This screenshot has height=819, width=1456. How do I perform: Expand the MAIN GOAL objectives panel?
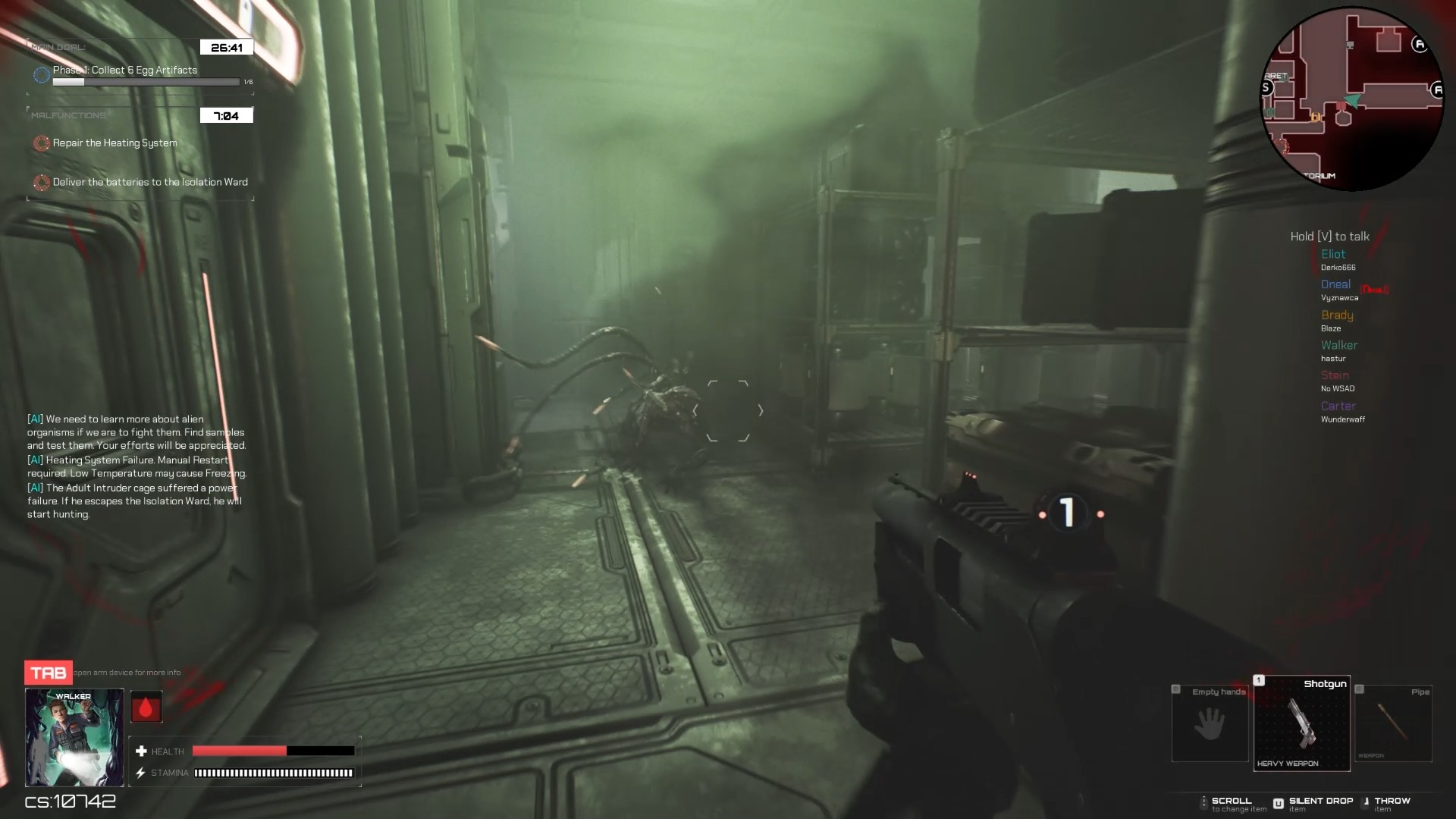click(x=57, y=46)
